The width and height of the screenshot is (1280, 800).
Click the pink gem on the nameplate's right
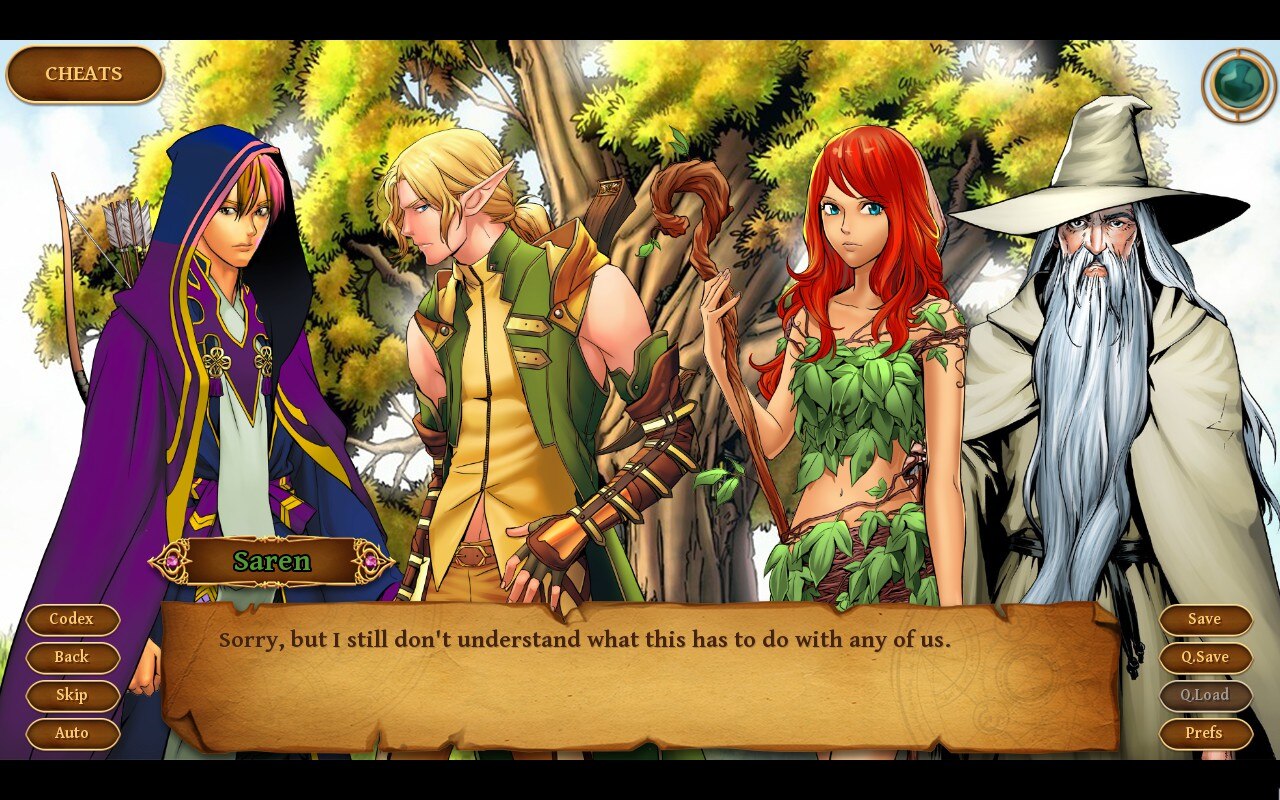click(x=370, y=561)
